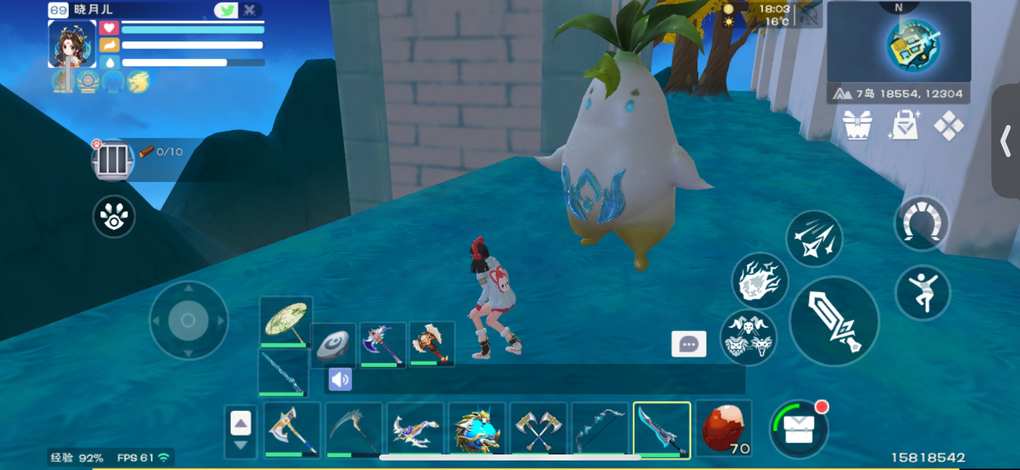Activate the triple arrows skill

814,238
